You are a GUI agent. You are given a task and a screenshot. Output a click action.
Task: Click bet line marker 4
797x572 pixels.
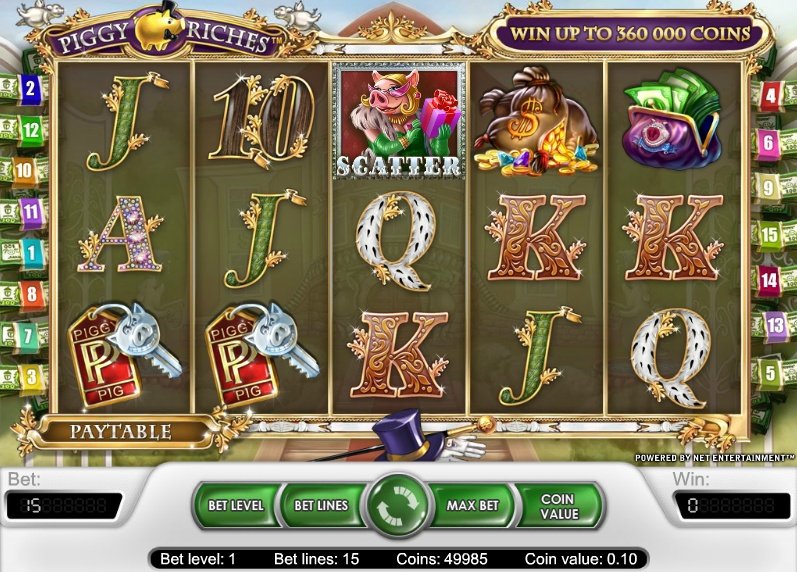coord(771,97)
